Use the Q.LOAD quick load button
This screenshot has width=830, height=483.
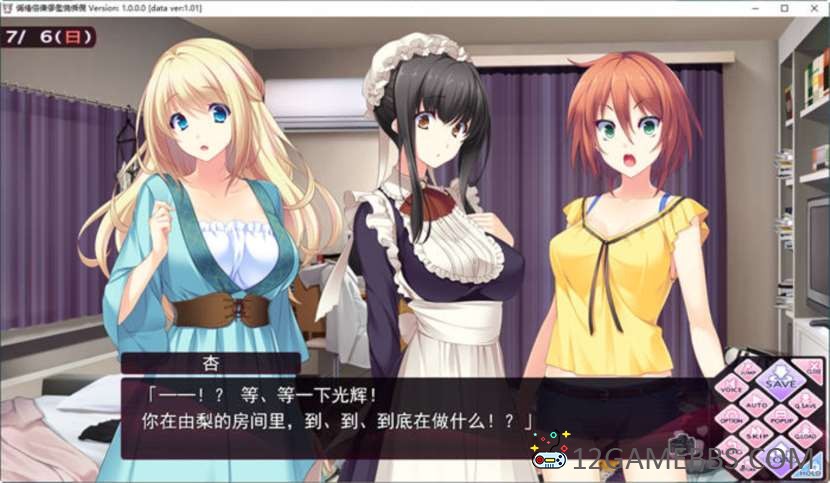pyautogui.click(x=805, y=436)
